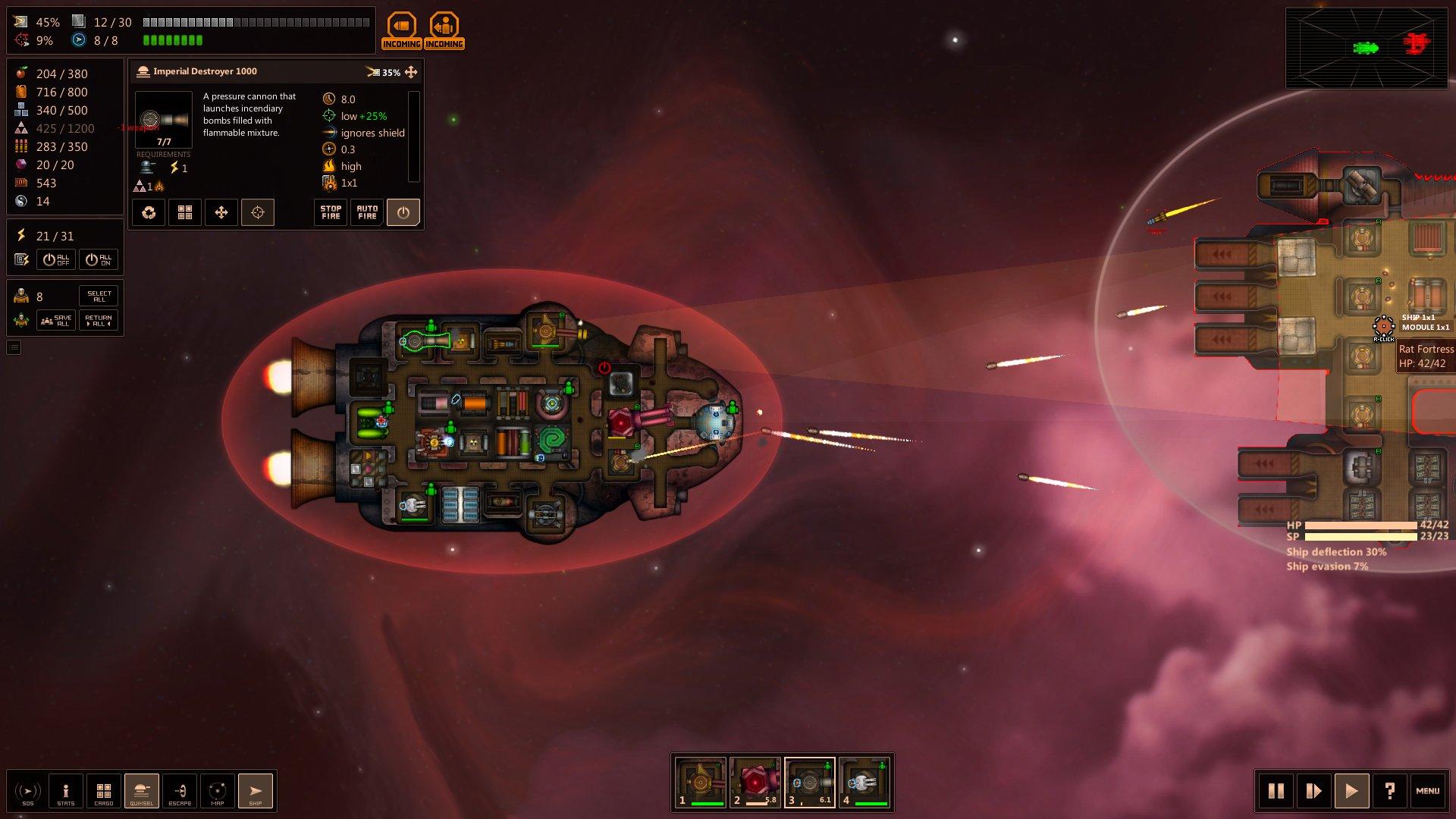Pause the game with the pause control
Screen dimensions: 1456x819
(1277, 791)
